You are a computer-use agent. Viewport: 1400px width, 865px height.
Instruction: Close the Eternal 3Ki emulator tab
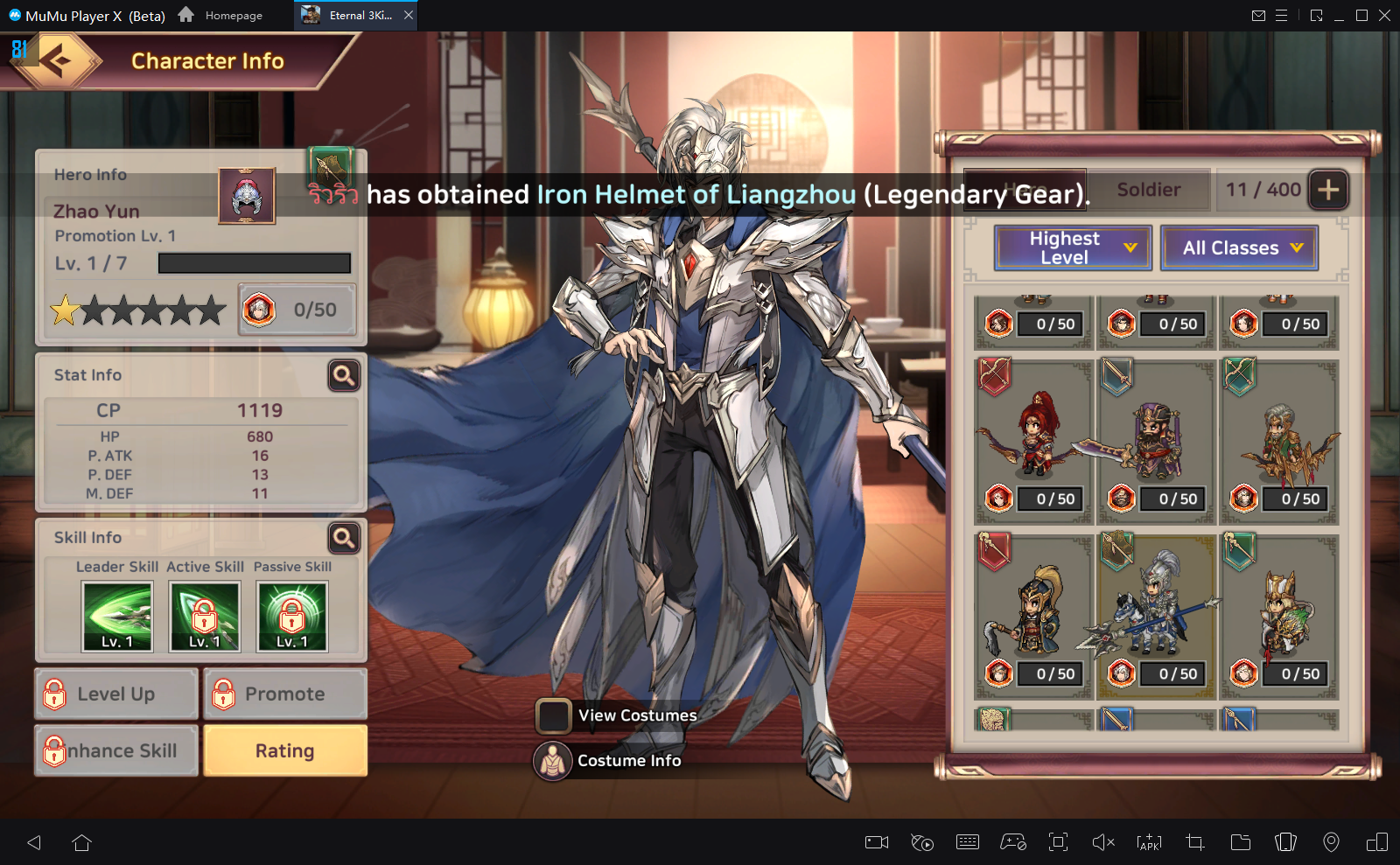[409, 15]
